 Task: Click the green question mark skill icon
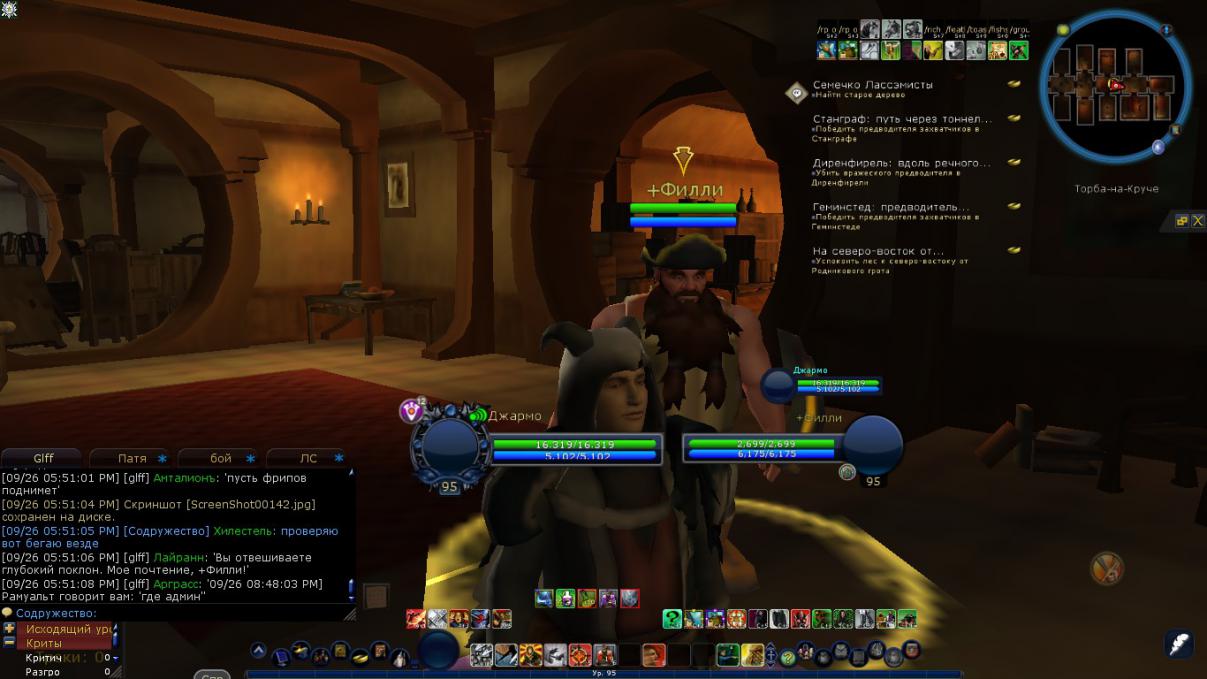click(x=673, y=619)
